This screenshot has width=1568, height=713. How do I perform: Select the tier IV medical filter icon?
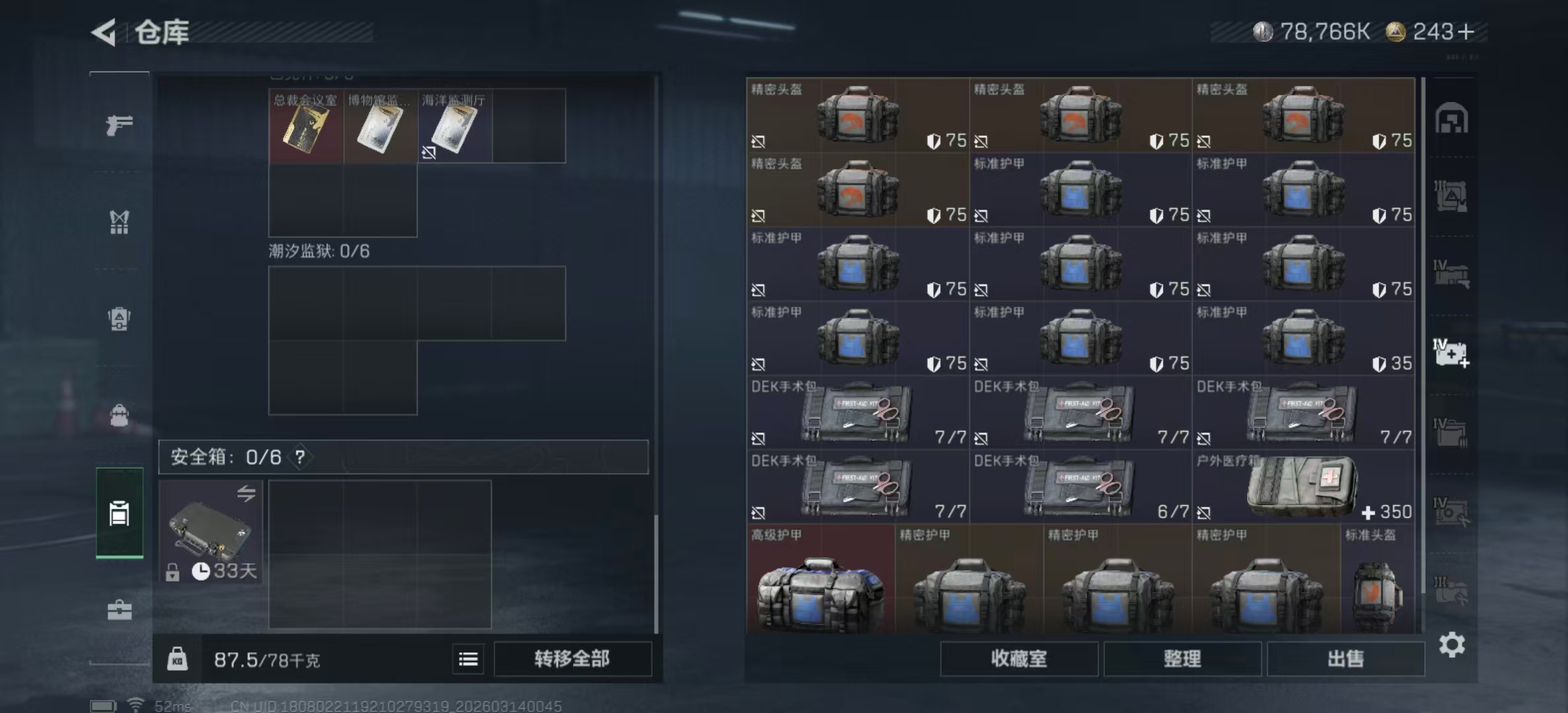[x=1452, y=355]
